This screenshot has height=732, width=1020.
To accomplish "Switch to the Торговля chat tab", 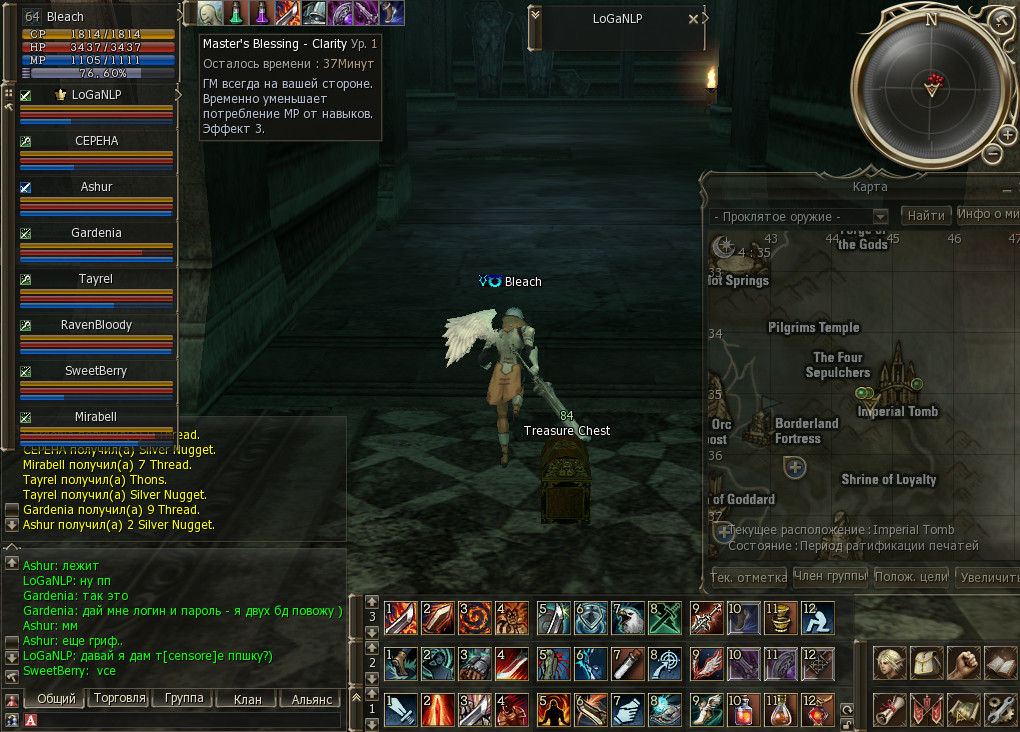I will pos(120,699).
